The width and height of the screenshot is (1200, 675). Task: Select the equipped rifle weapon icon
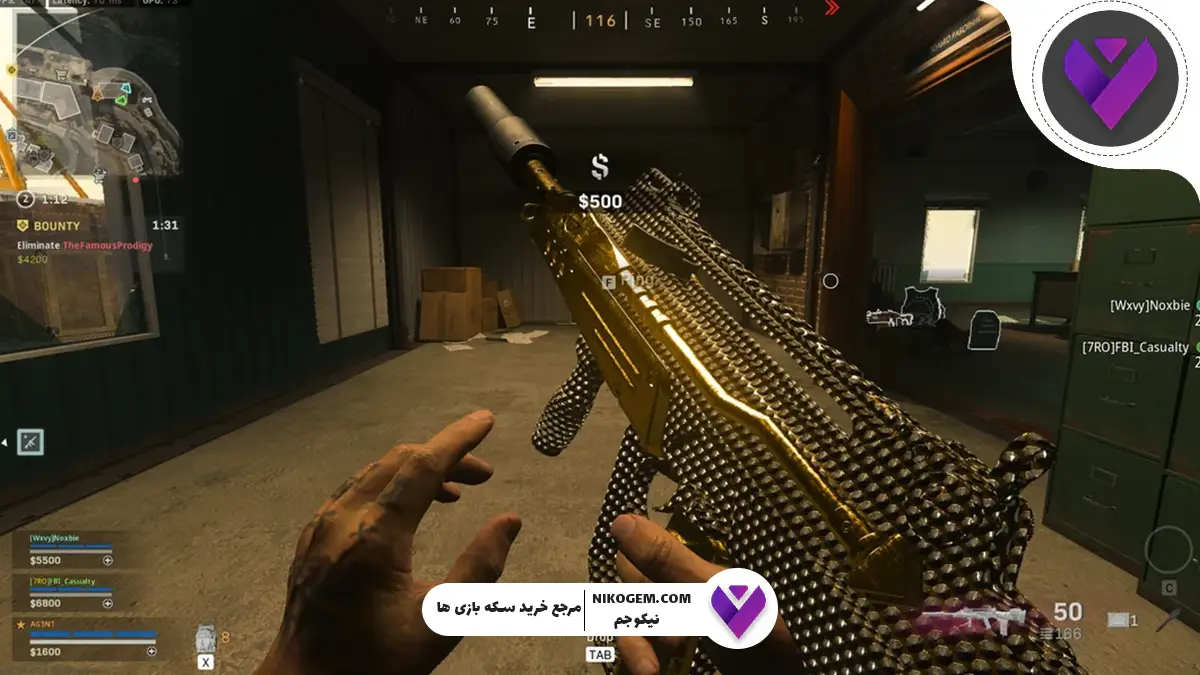click(x=972, y=616)
